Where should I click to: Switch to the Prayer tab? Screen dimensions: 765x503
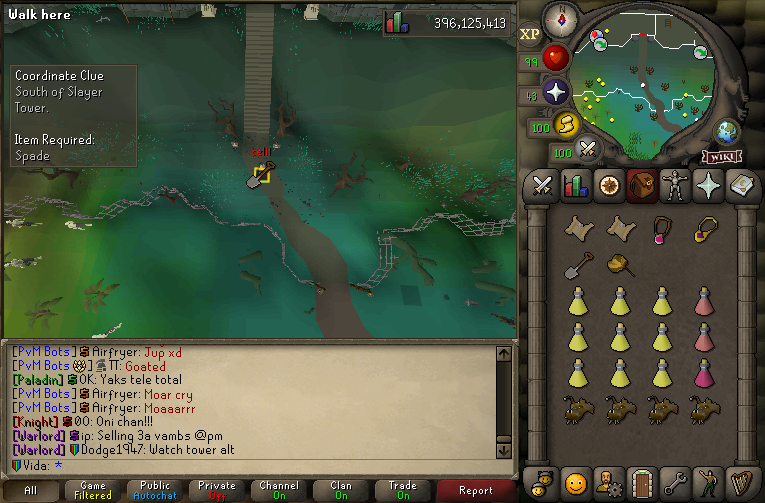coord(706,186)
